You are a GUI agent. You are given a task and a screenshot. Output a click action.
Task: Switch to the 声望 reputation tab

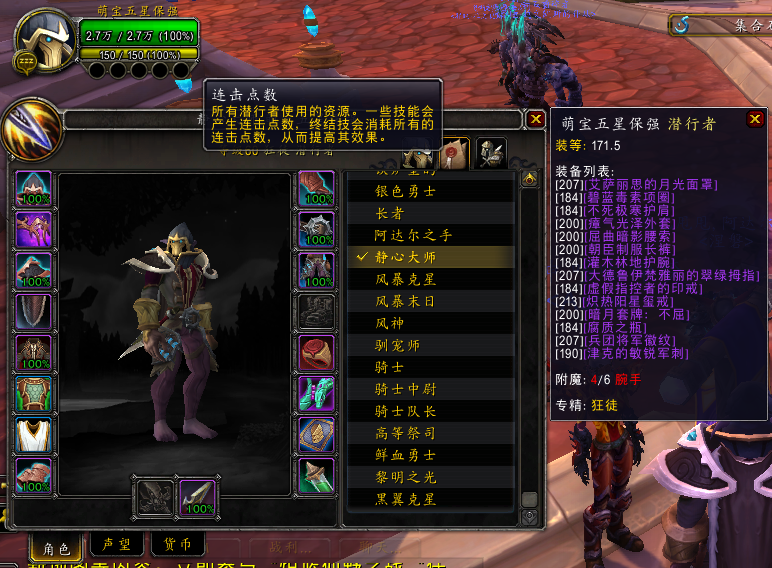point(116,546)
